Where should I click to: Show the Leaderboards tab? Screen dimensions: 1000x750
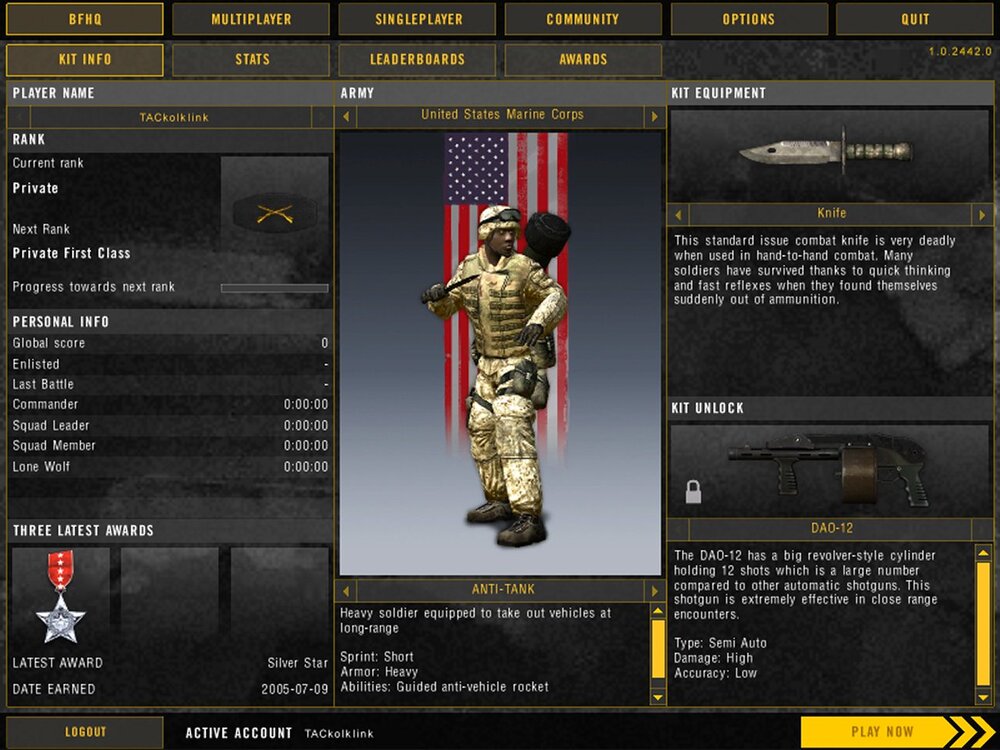point(417,60)
